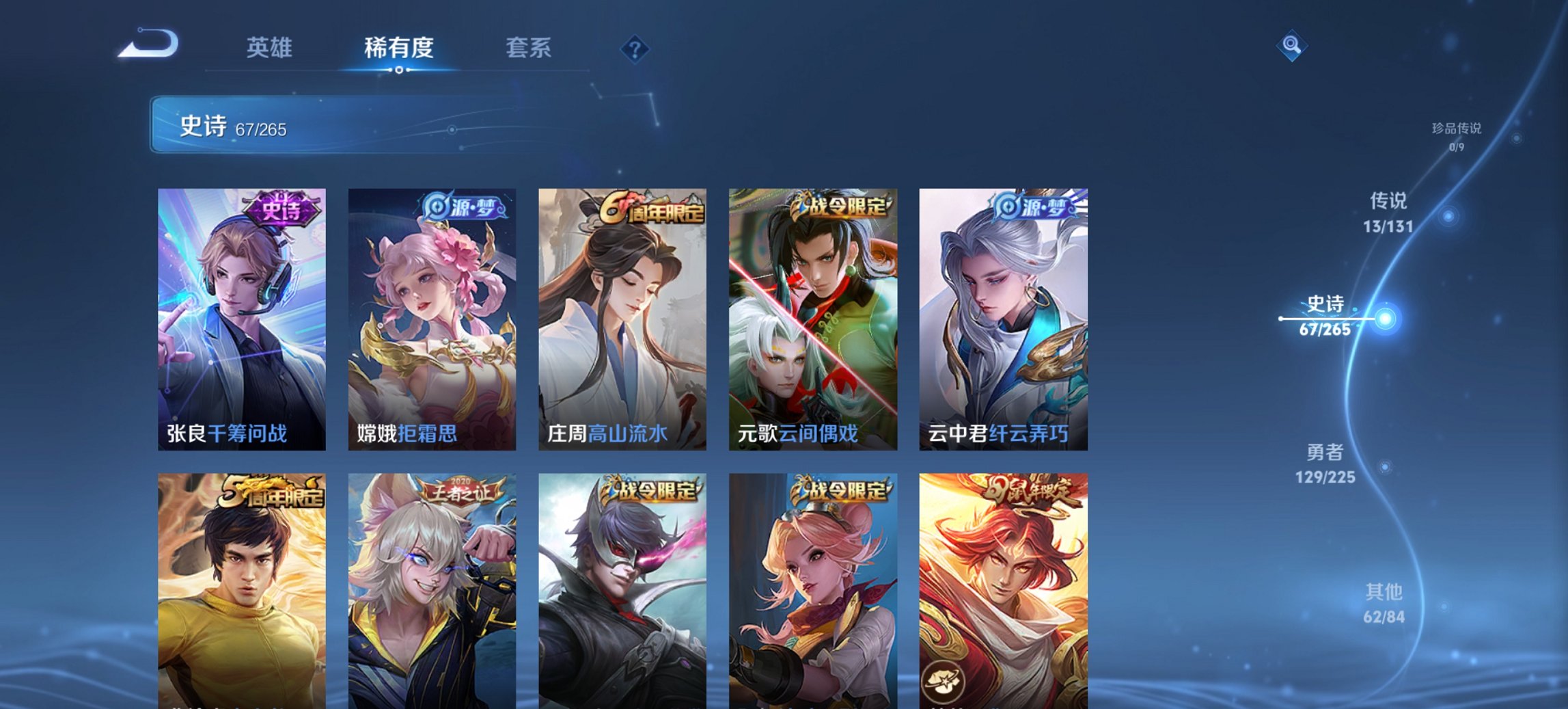1568x709 pixels.
Task: Switch to the 套系 tab
Action: (x=529, y=48)
